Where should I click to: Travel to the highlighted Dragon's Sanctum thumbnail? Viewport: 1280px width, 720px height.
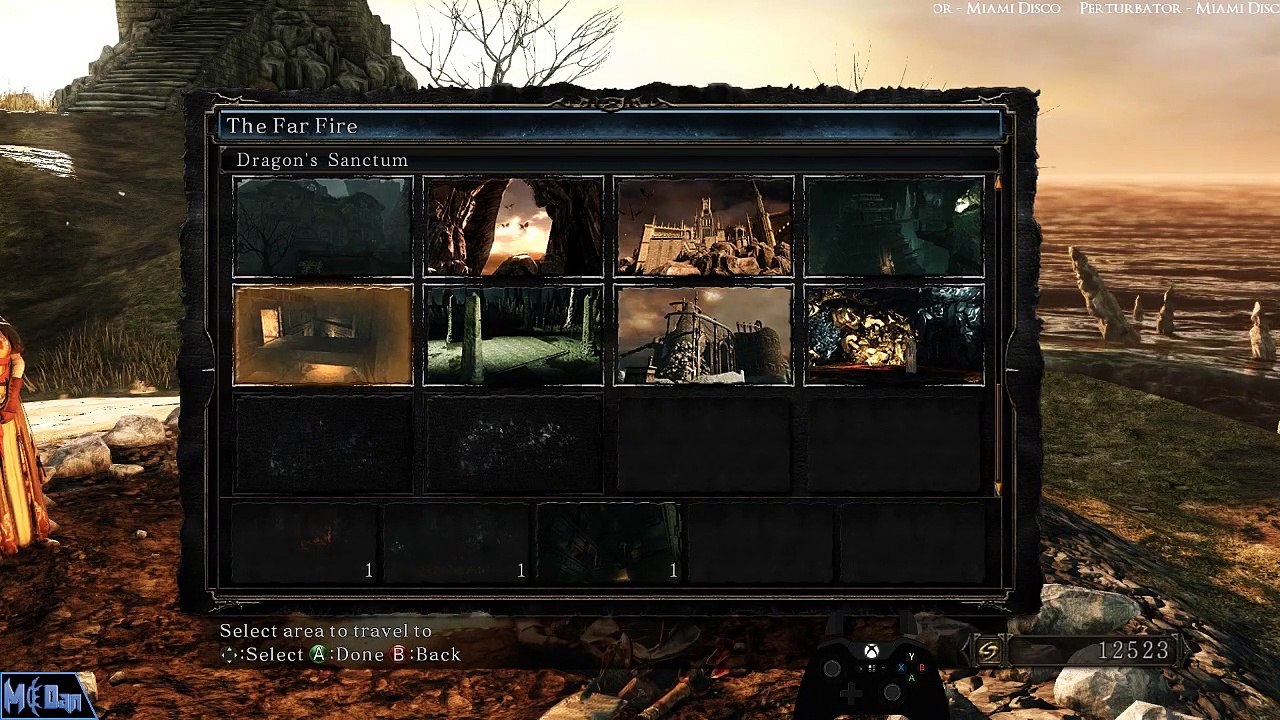323,335
